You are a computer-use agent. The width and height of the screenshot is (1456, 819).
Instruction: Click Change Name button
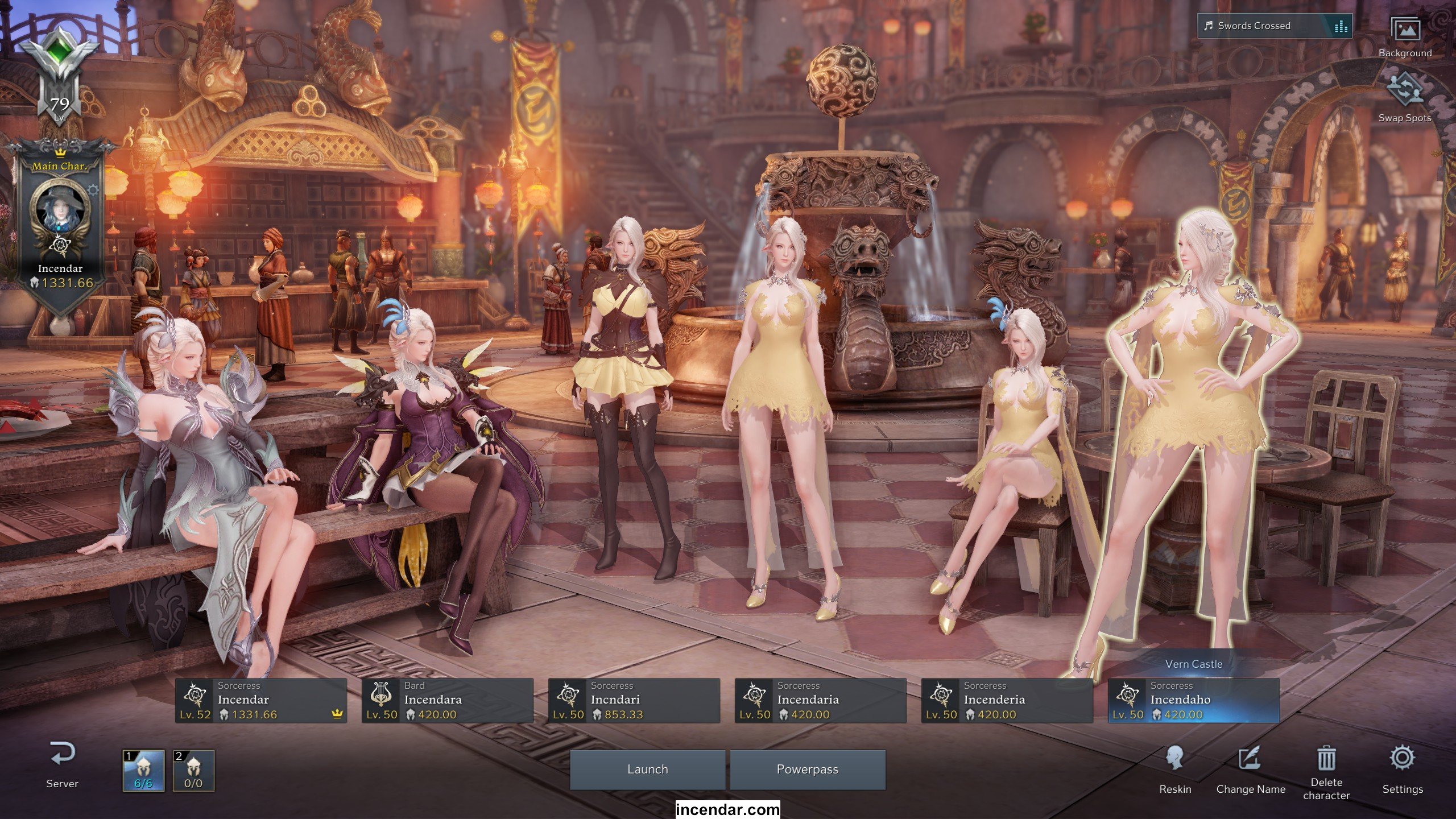[1251, 770]
